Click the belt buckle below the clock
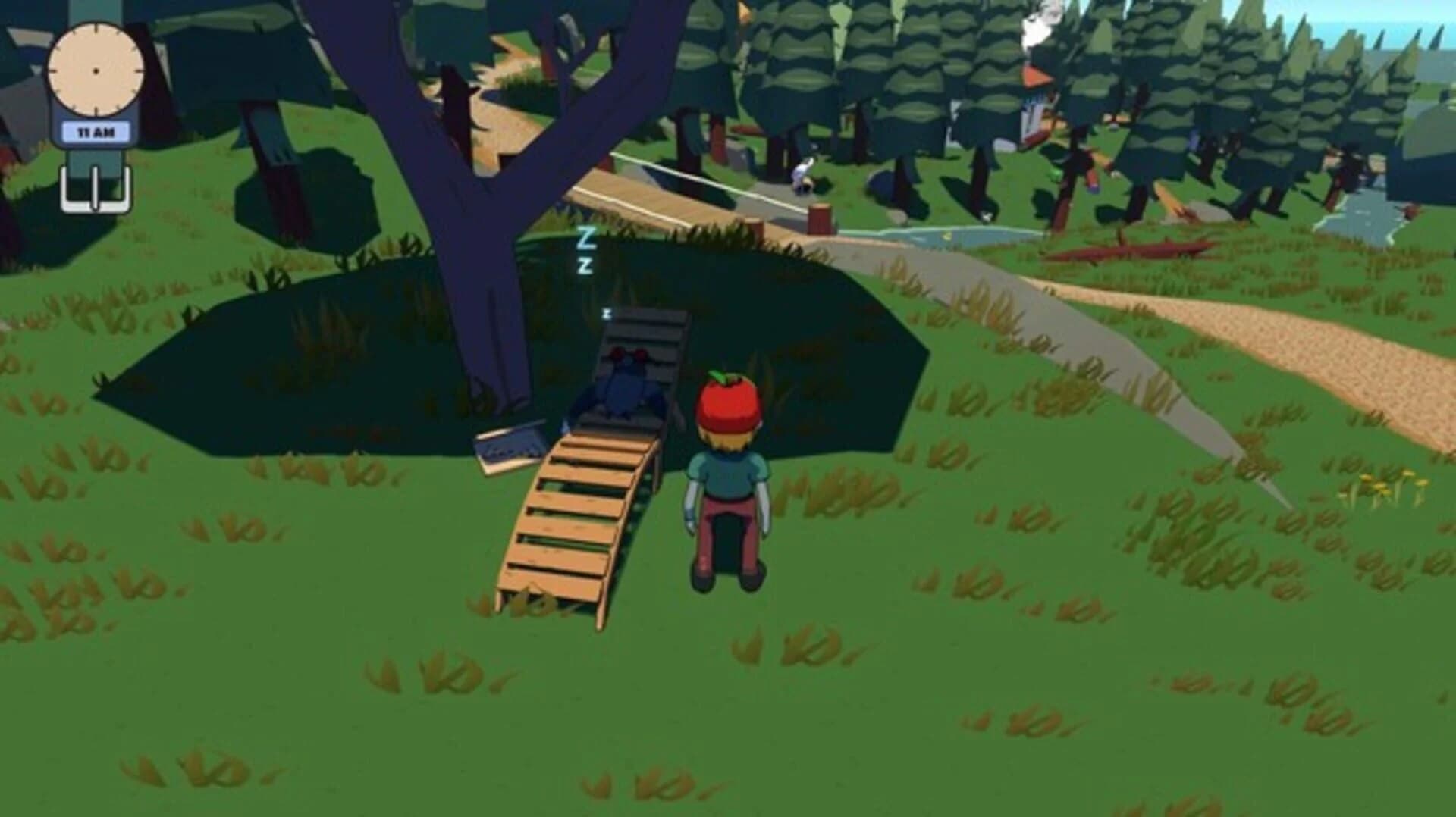1456x817 pixels. click(x=95, y=189)
